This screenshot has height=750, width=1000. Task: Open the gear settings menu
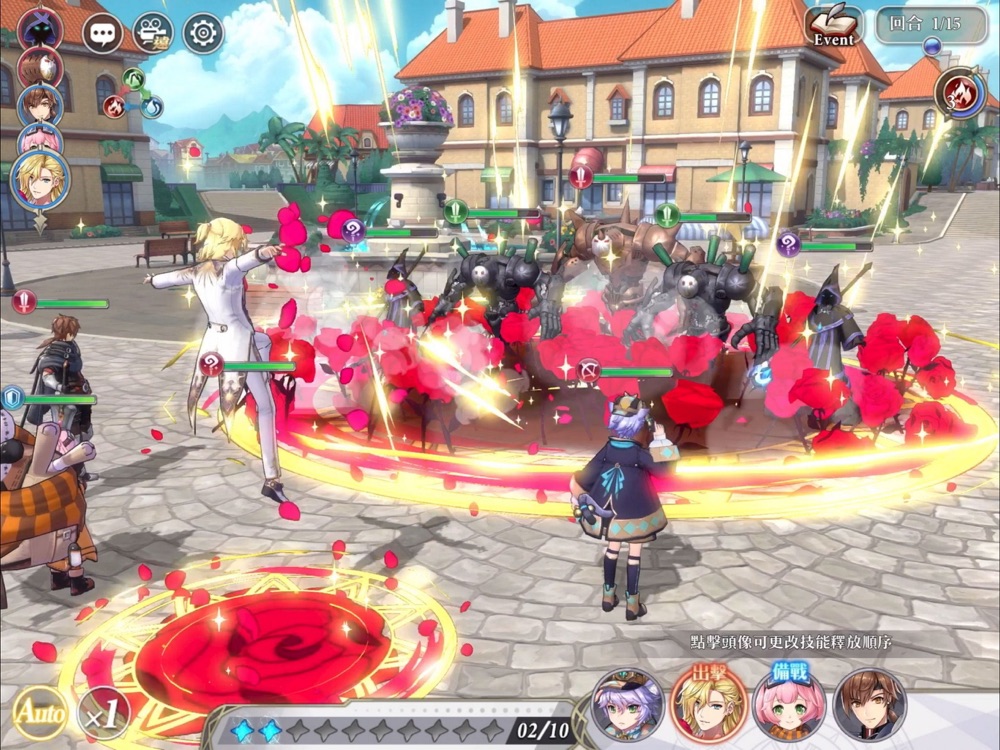pyautogui.click(x=203, y=34)
